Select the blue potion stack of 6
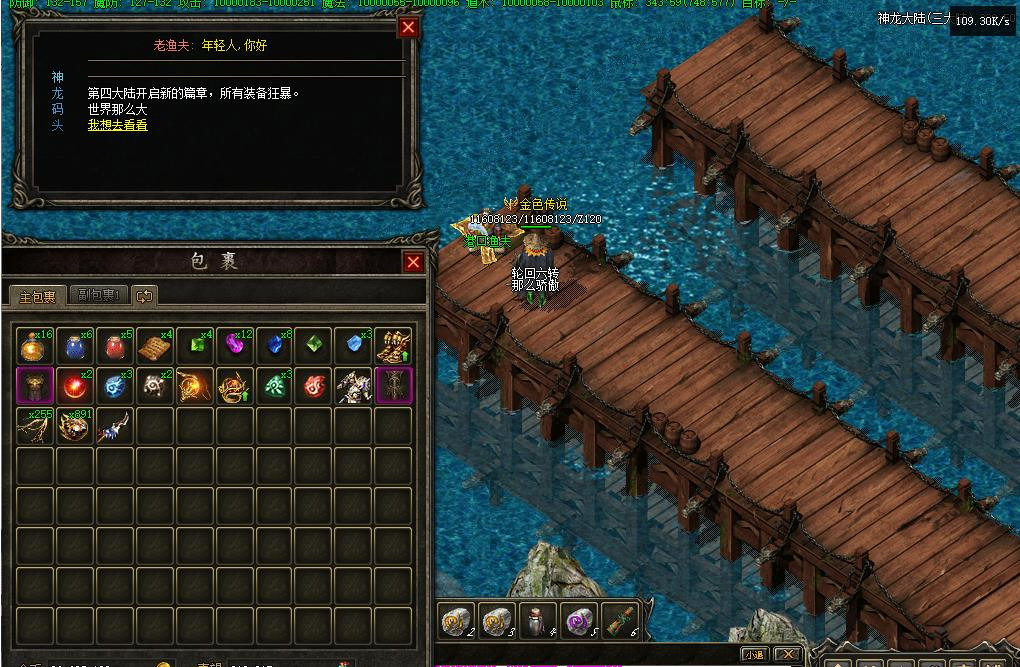The height and width of the screenshot is (667, 1020). click(x=75, y=346)
